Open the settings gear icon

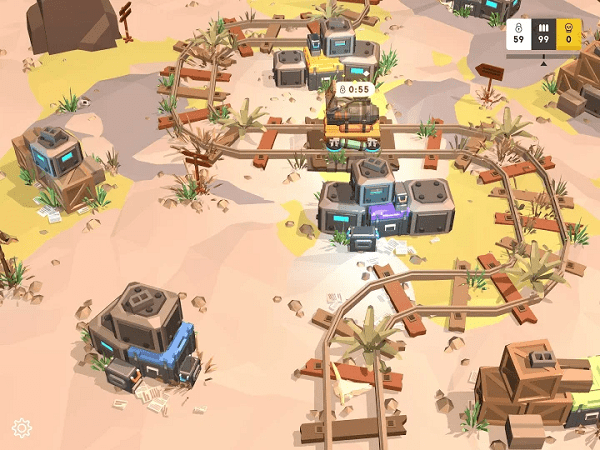pos(22,428)
